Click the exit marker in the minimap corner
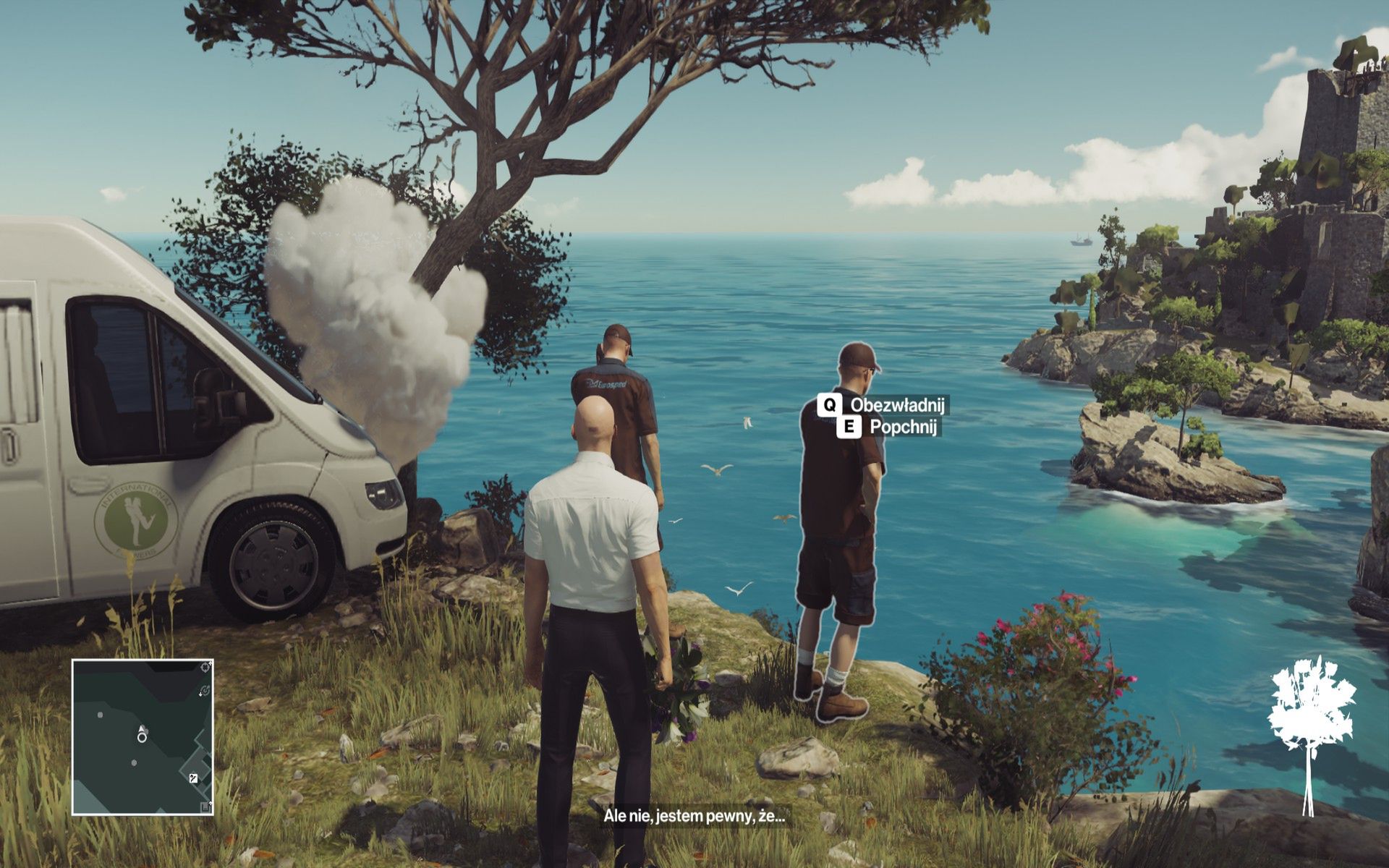 pyautogui.click(x=205, y=805)
